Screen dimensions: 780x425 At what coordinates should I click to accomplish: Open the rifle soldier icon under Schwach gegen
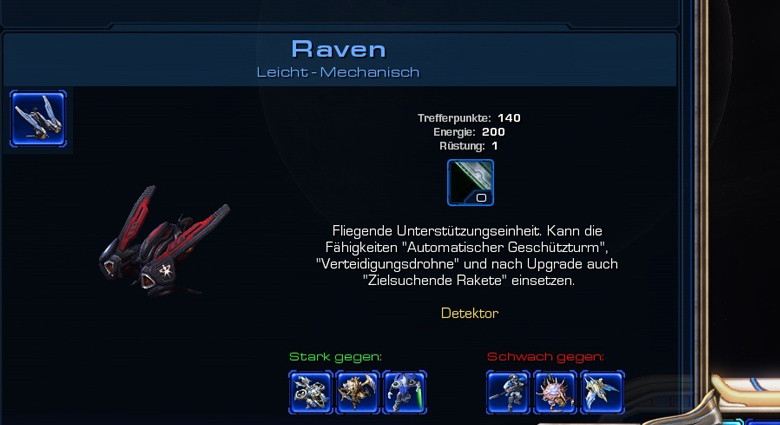click(509, 392)
